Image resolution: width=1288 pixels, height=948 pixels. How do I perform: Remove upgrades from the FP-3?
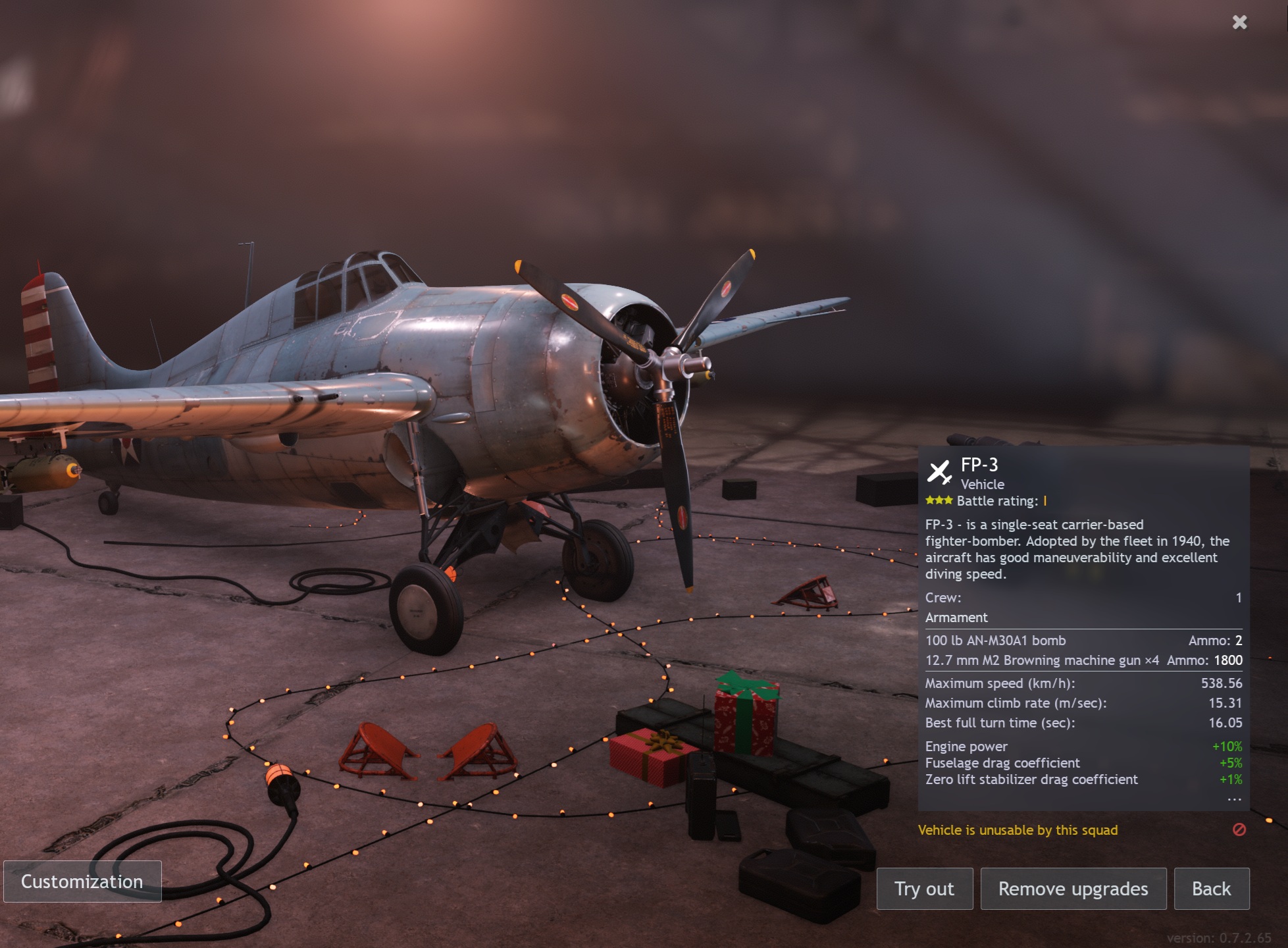(1073, 889)
